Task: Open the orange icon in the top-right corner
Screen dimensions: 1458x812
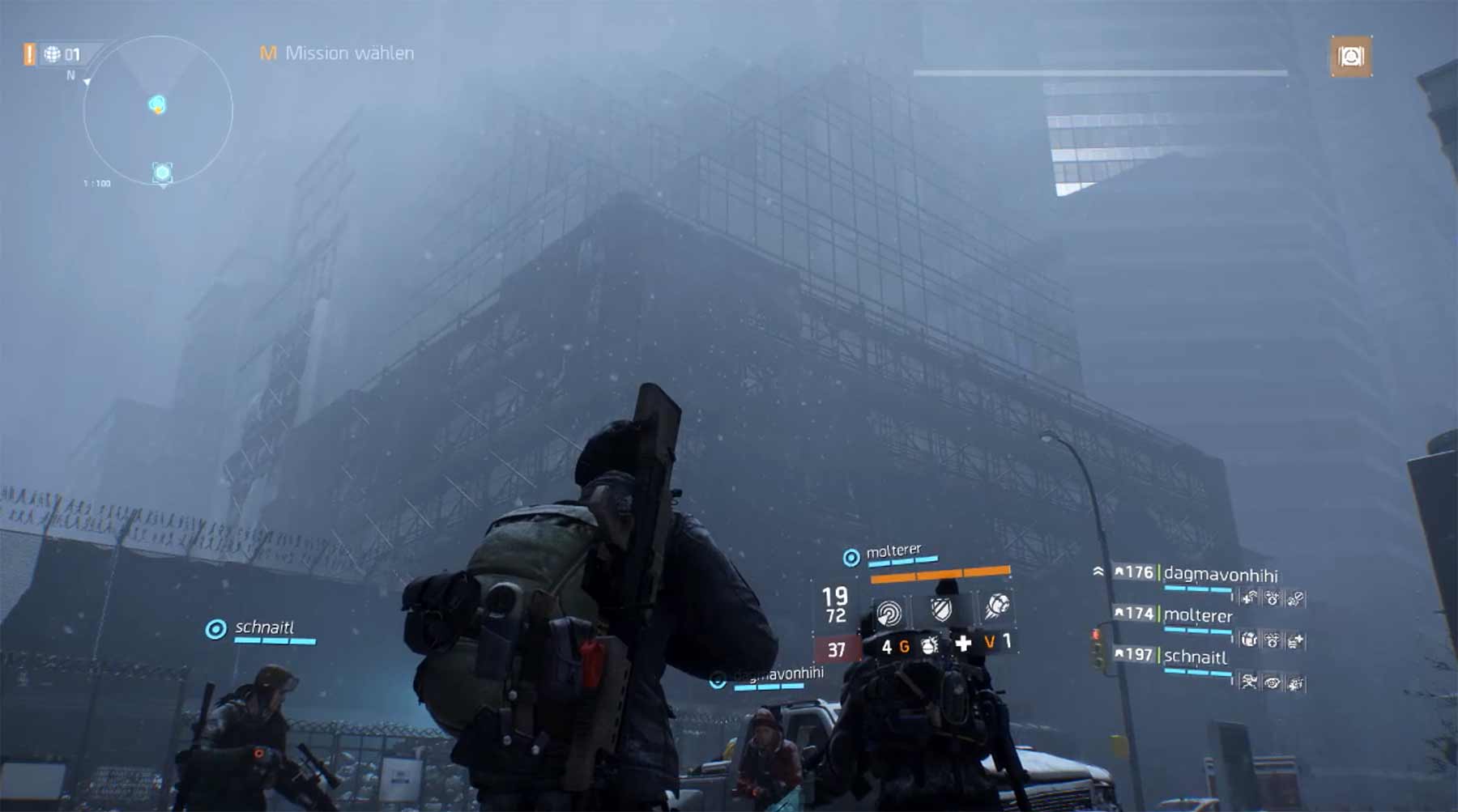Action: [x=1350, y=57]
